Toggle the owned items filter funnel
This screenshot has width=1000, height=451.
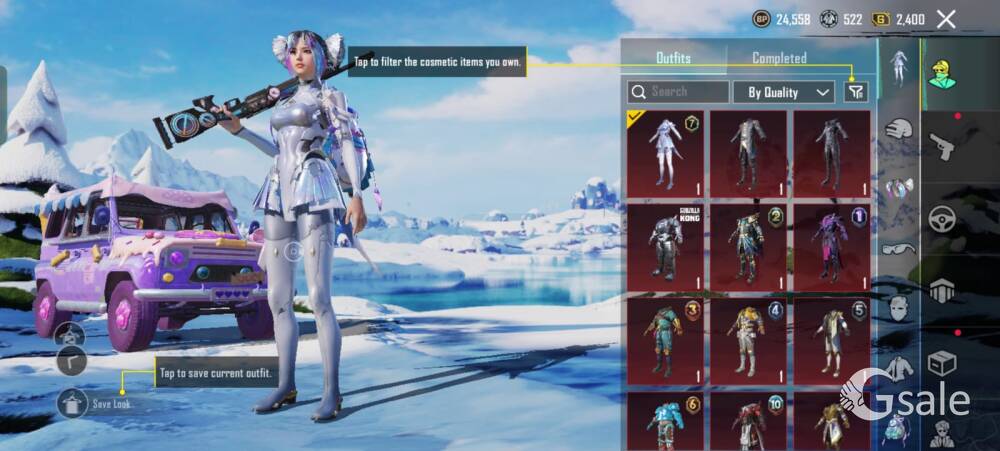point(855,92)
